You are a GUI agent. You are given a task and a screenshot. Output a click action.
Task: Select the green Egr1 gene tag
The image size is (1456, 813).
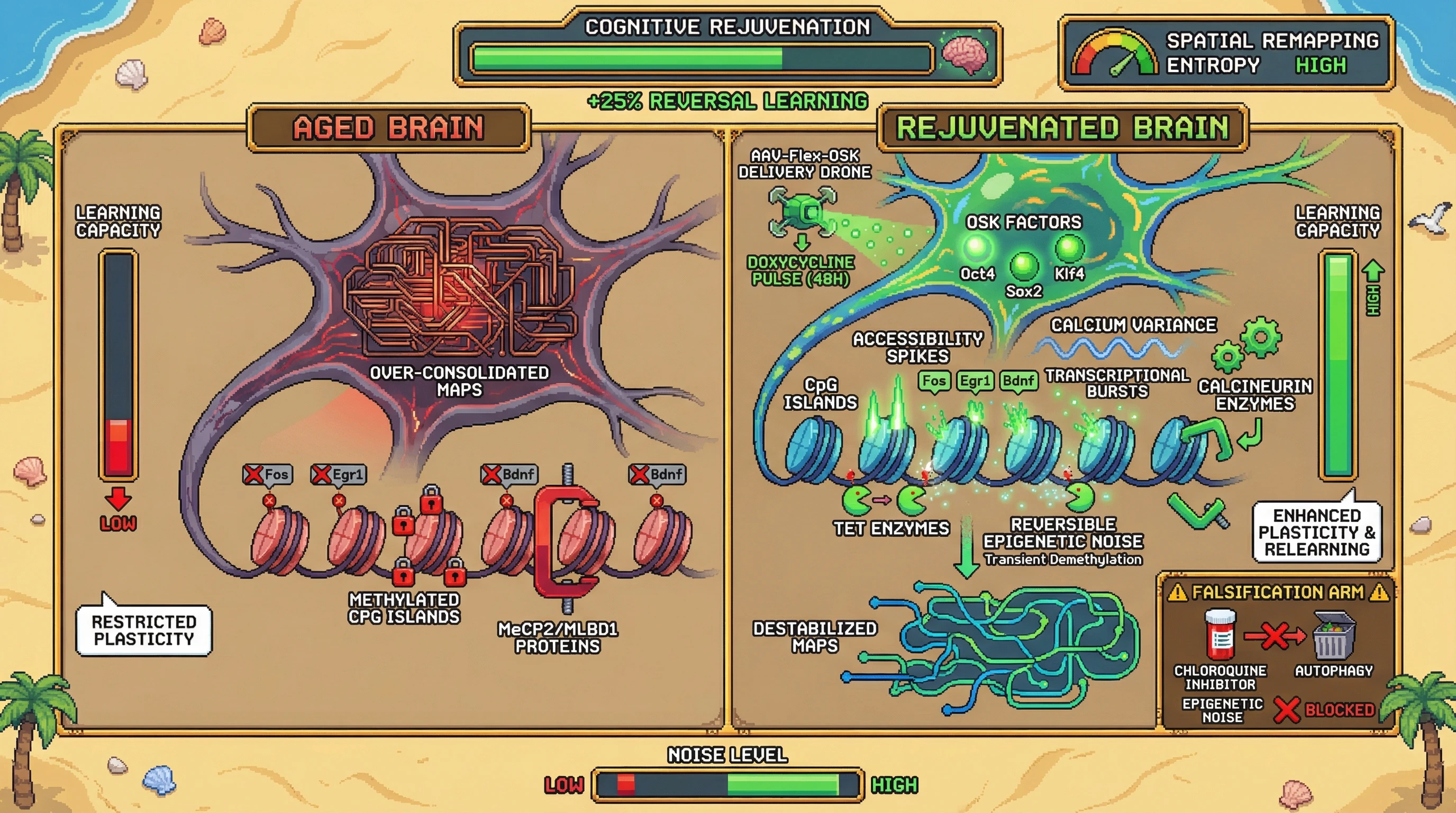pyautogui.click(x=975, y=381)
